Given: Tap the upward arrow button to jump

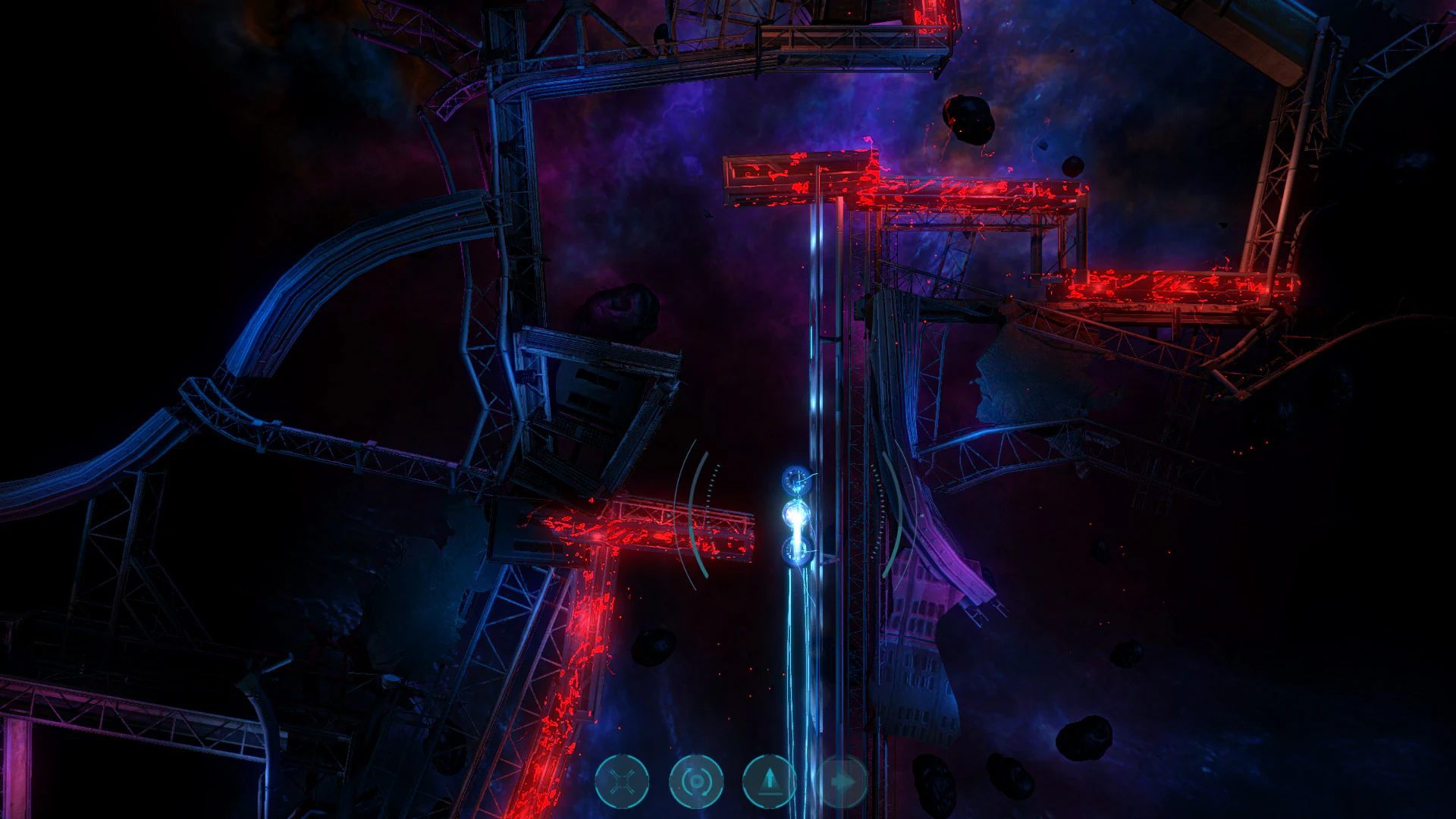Looking at the screenshot, I should click(x=768, y=781).
